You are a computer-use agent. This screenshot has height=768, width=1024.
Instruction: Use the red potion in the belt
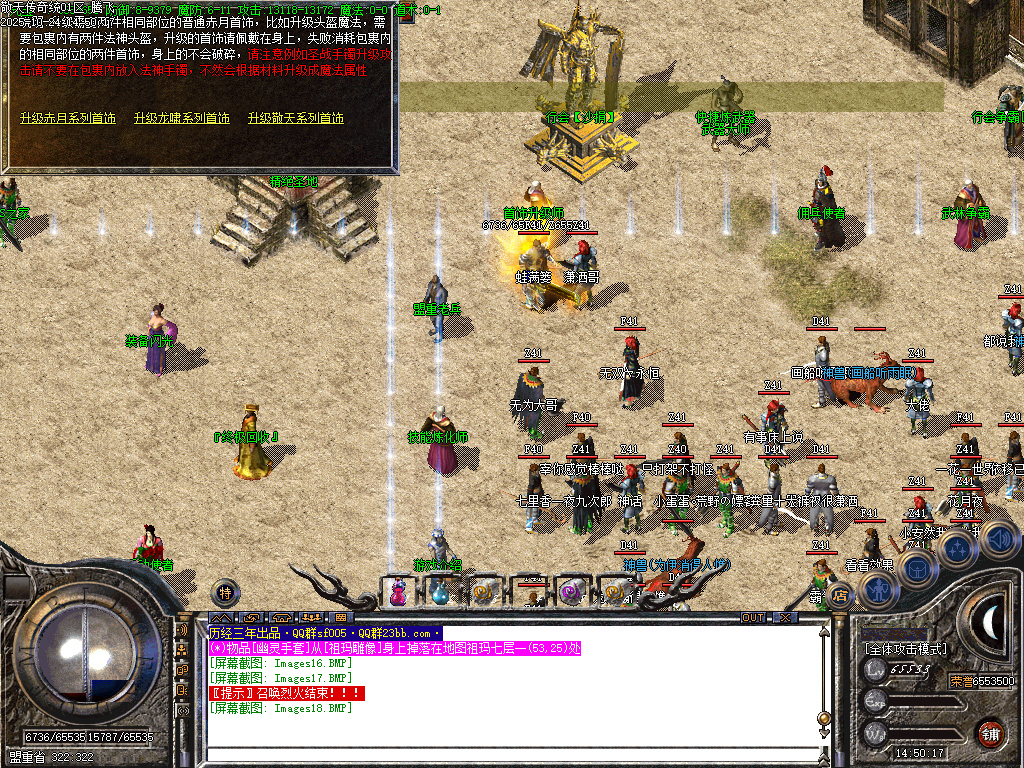pyautogui.click(x=398, y=593)
